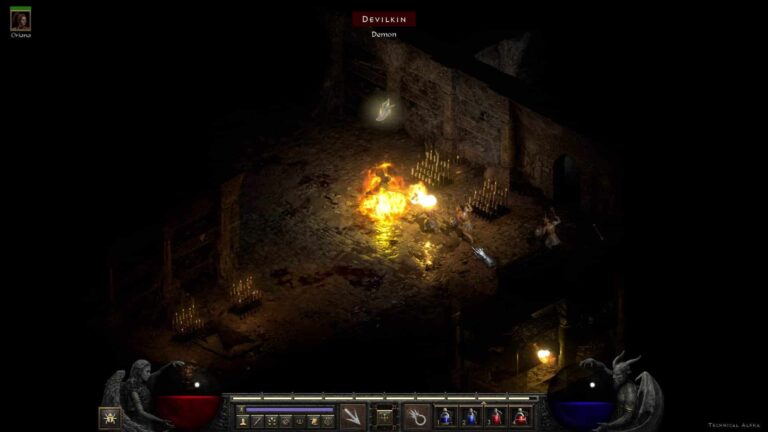Screen dimensions: 768x432
Task: Select the Oriana mercenary portrait
Action: [20, 20]
